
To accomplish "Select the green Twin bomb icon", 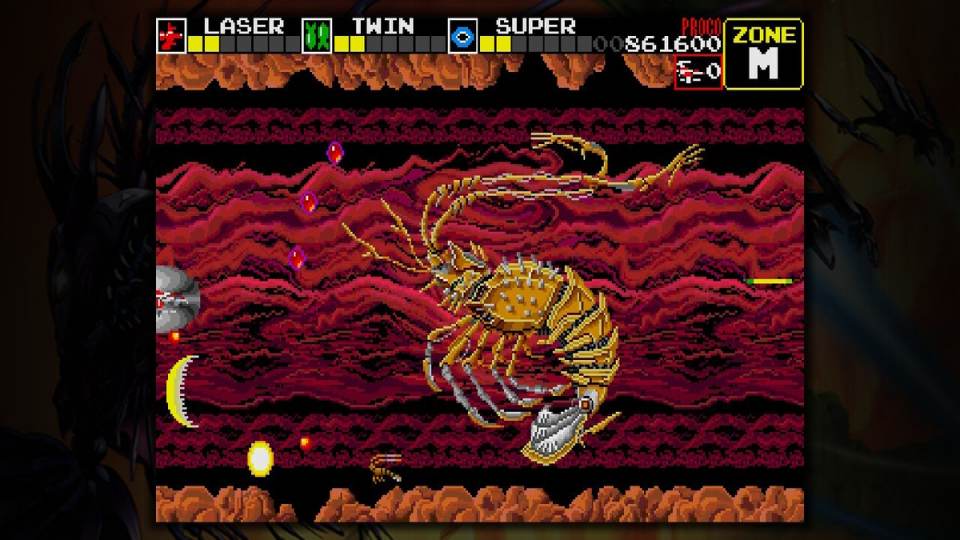I will point(318,37).
